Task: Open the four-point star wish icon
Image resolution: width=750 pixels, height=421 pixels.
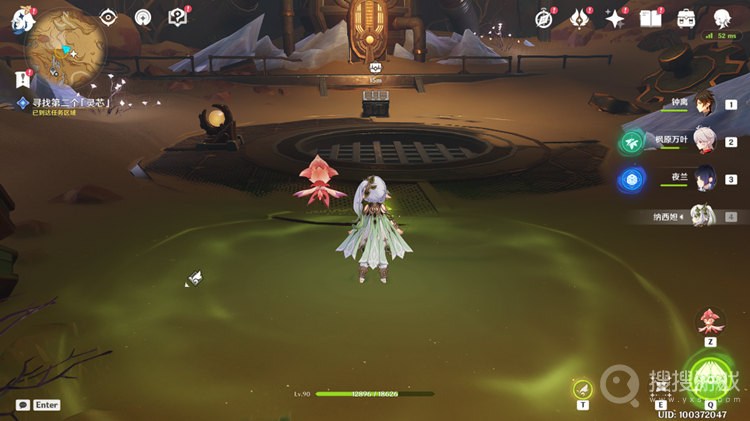Action: pos(615,18)
